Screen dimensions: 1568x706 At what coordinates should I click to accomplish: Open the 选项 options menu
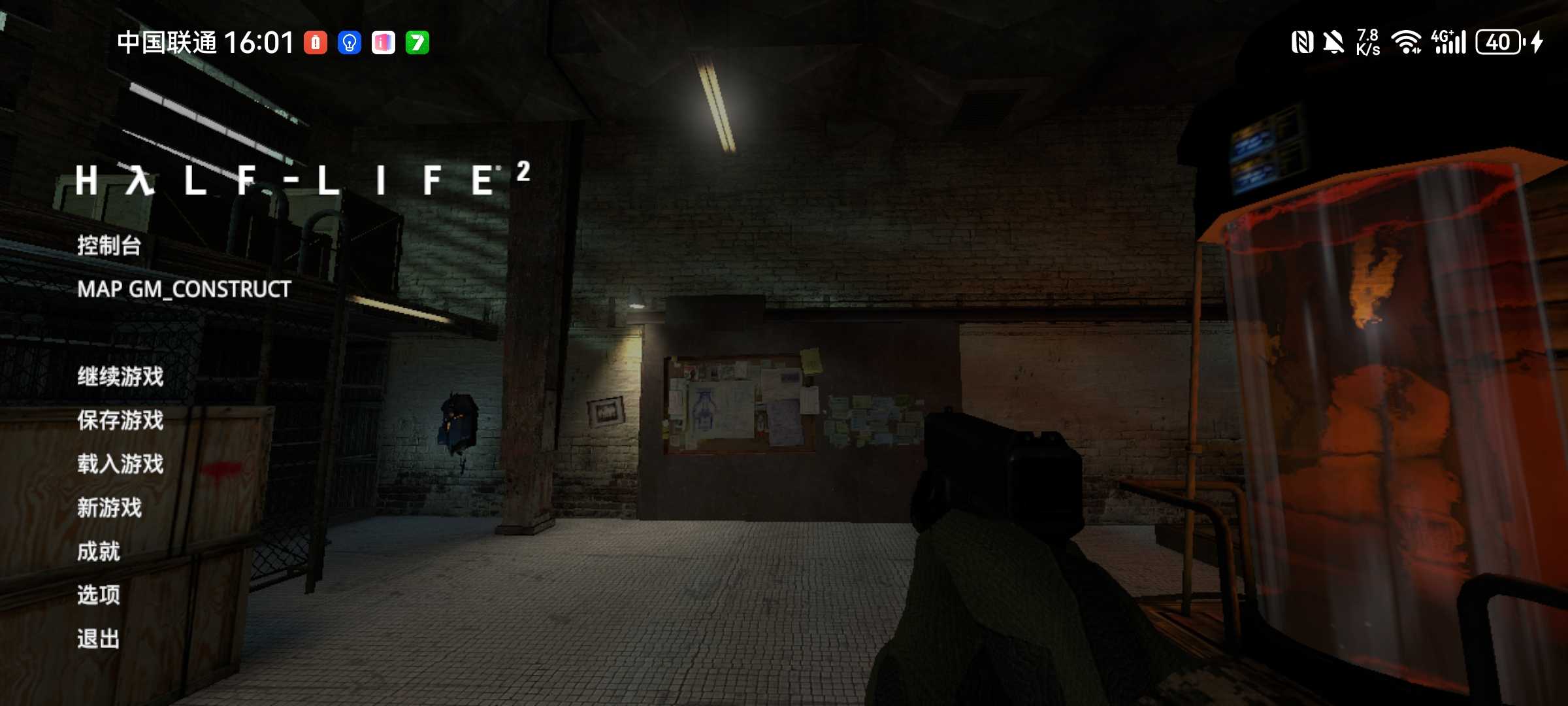[99, 595]
